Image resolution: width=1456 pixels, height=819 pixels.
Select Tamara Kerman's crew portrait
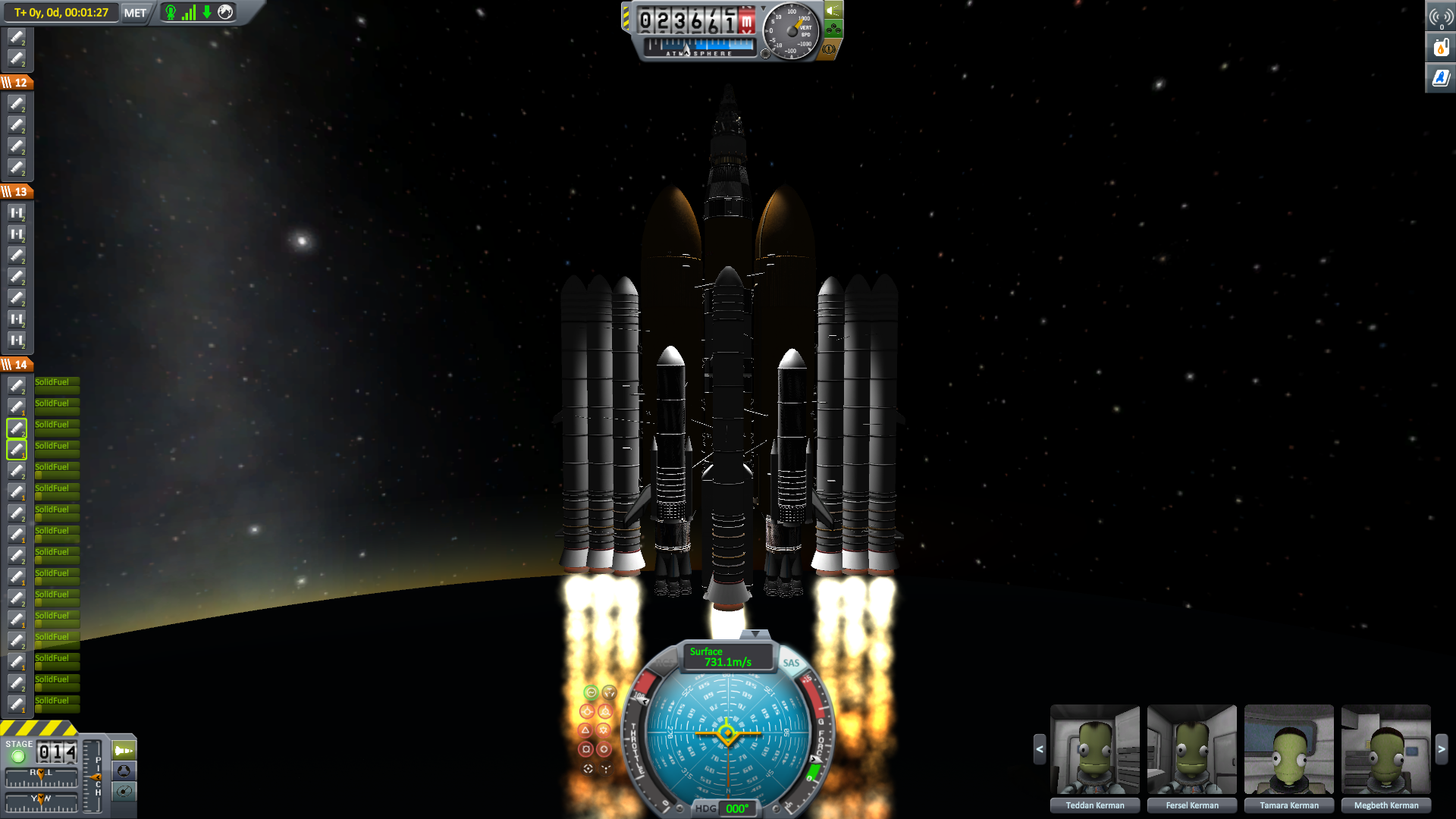[1288, 749]
